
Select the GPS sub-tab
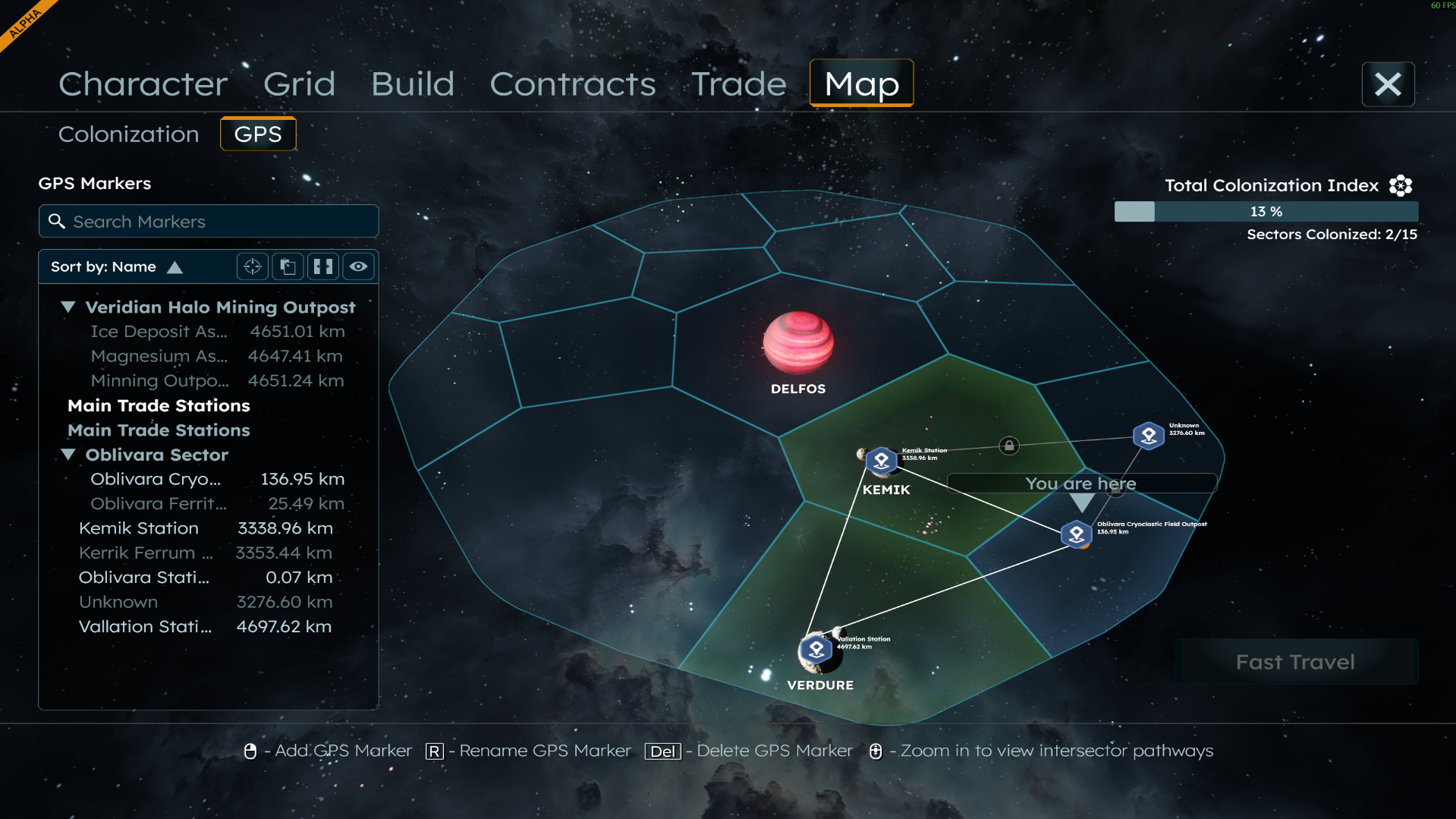coord(258,134)
